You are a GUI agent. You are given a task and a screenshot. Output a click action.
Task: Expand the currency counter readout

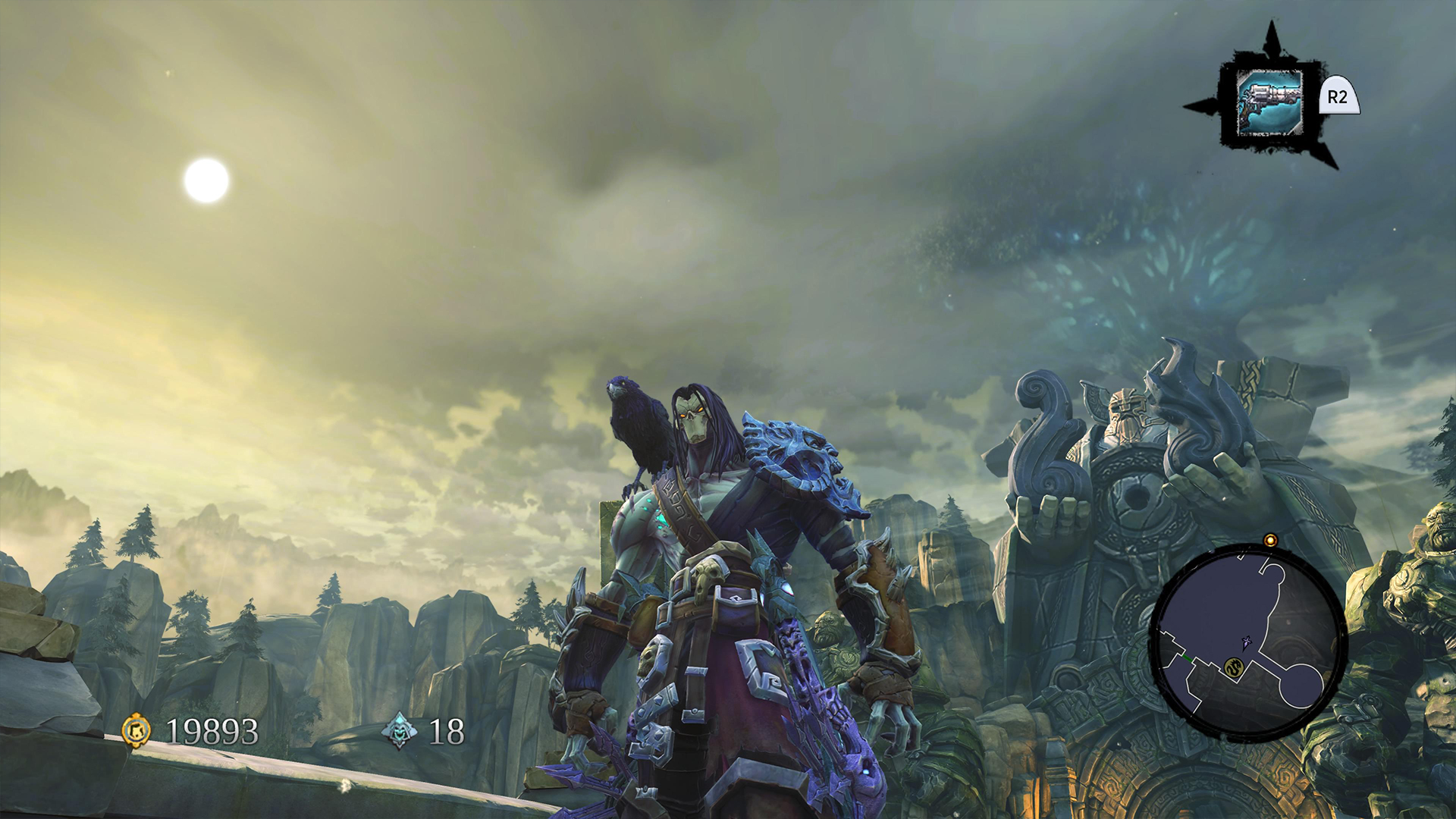coord(212,730)
